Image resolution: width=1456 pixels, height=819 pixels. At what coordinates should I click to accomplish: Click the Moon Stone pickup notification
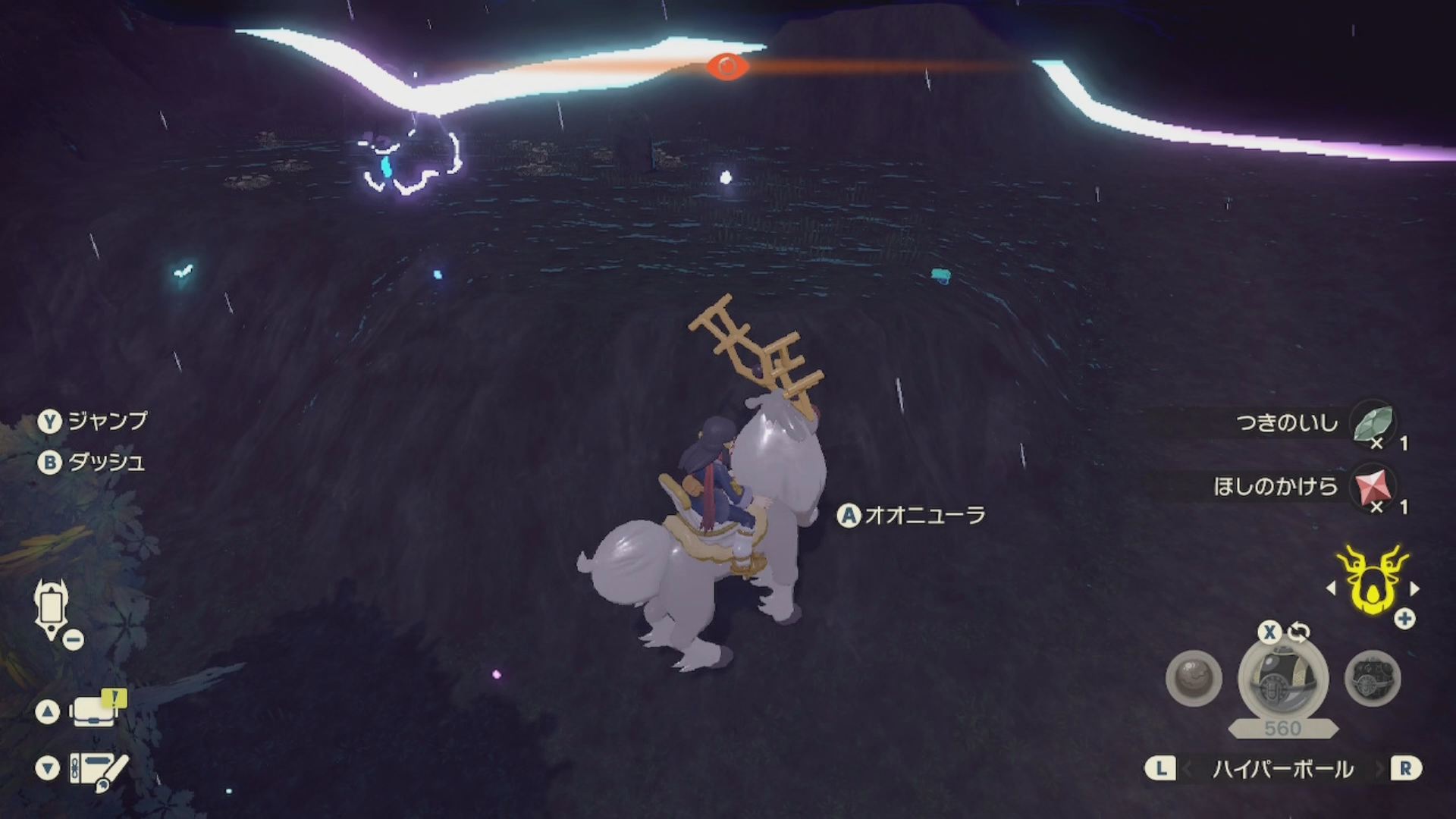coord(1289,422)
